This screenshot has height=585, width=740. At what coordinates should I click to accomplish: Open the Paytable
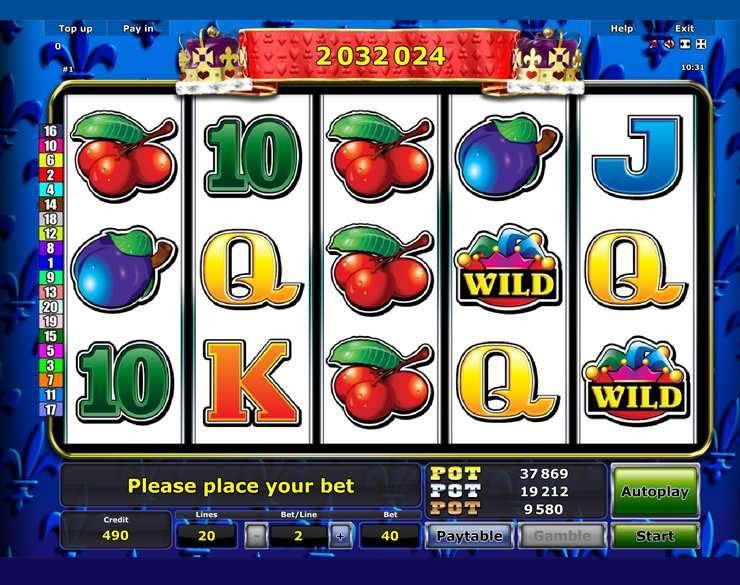(x=469, y=536)
